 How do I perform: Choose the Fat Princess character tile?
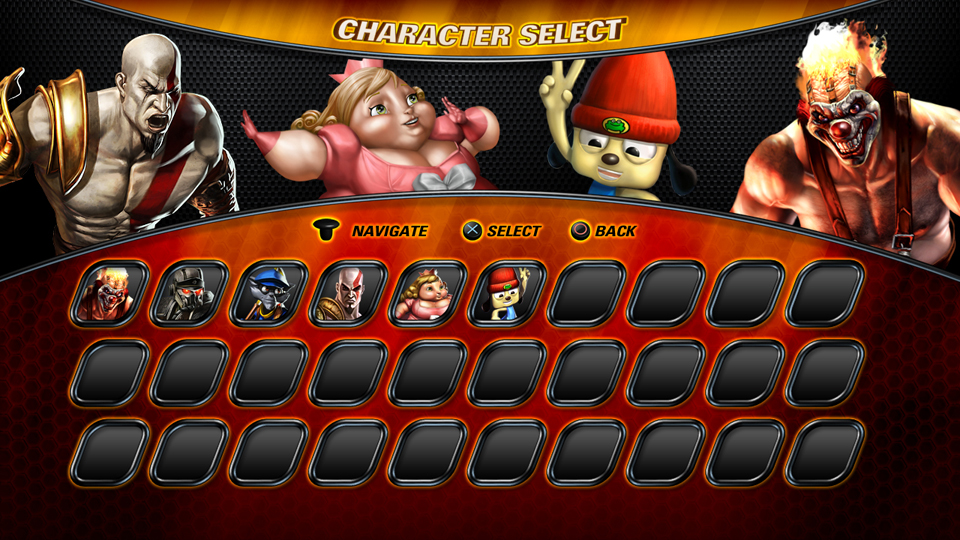click(x=427, y=293)
